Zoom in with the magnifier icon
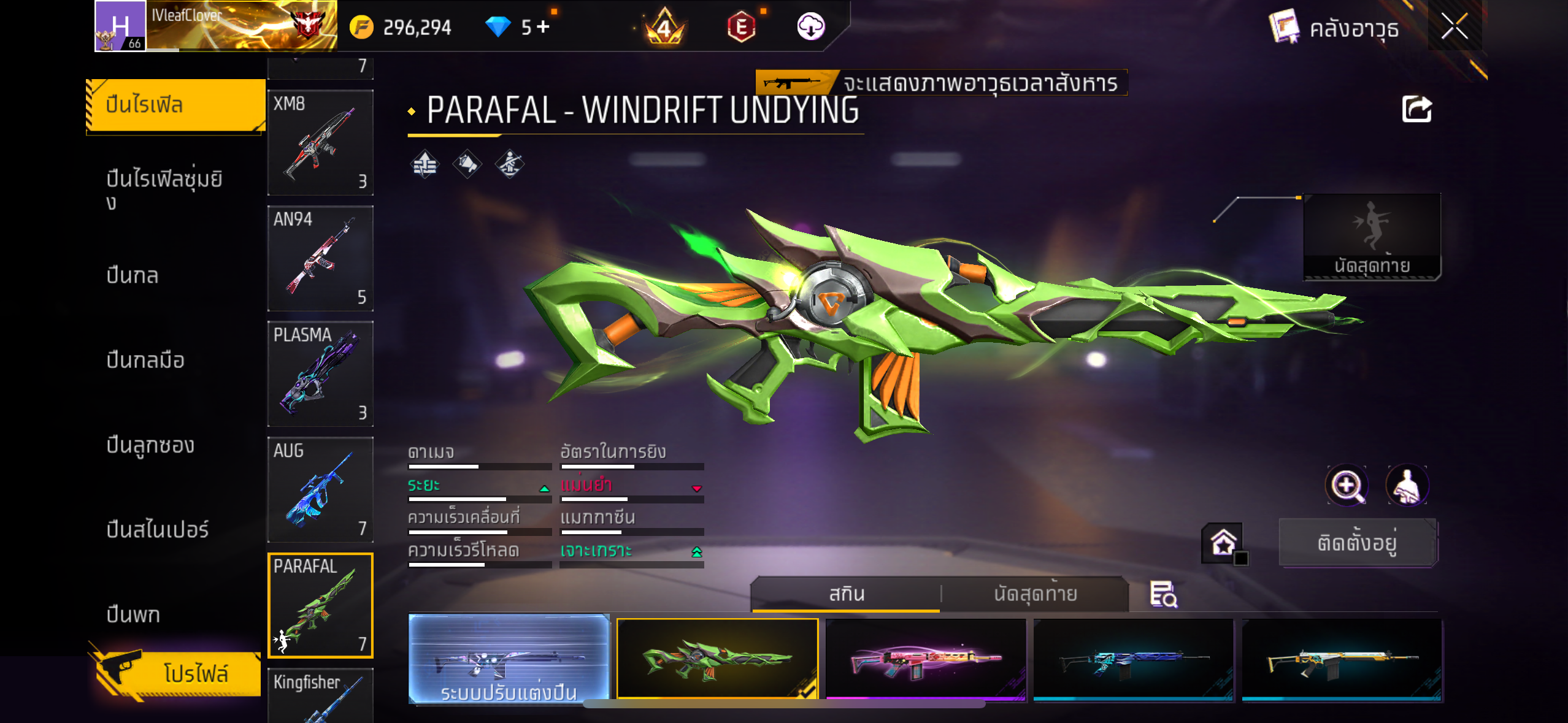Screen dimensions: 1568x723 (1347, 486)
